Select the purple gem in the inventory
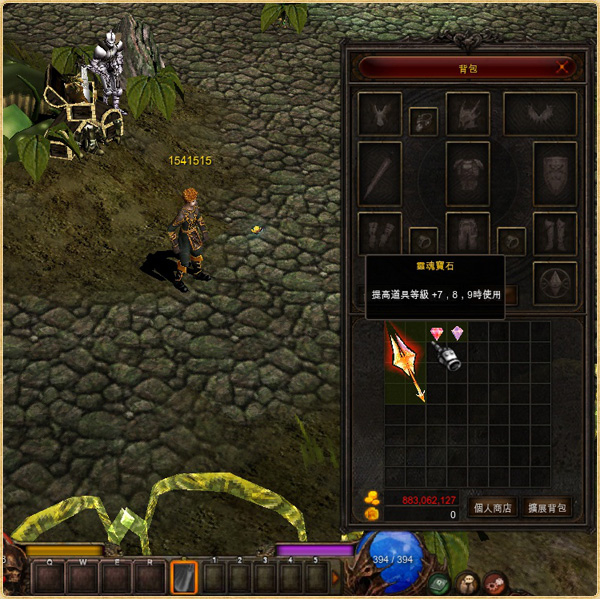 (x=457, y=333)
